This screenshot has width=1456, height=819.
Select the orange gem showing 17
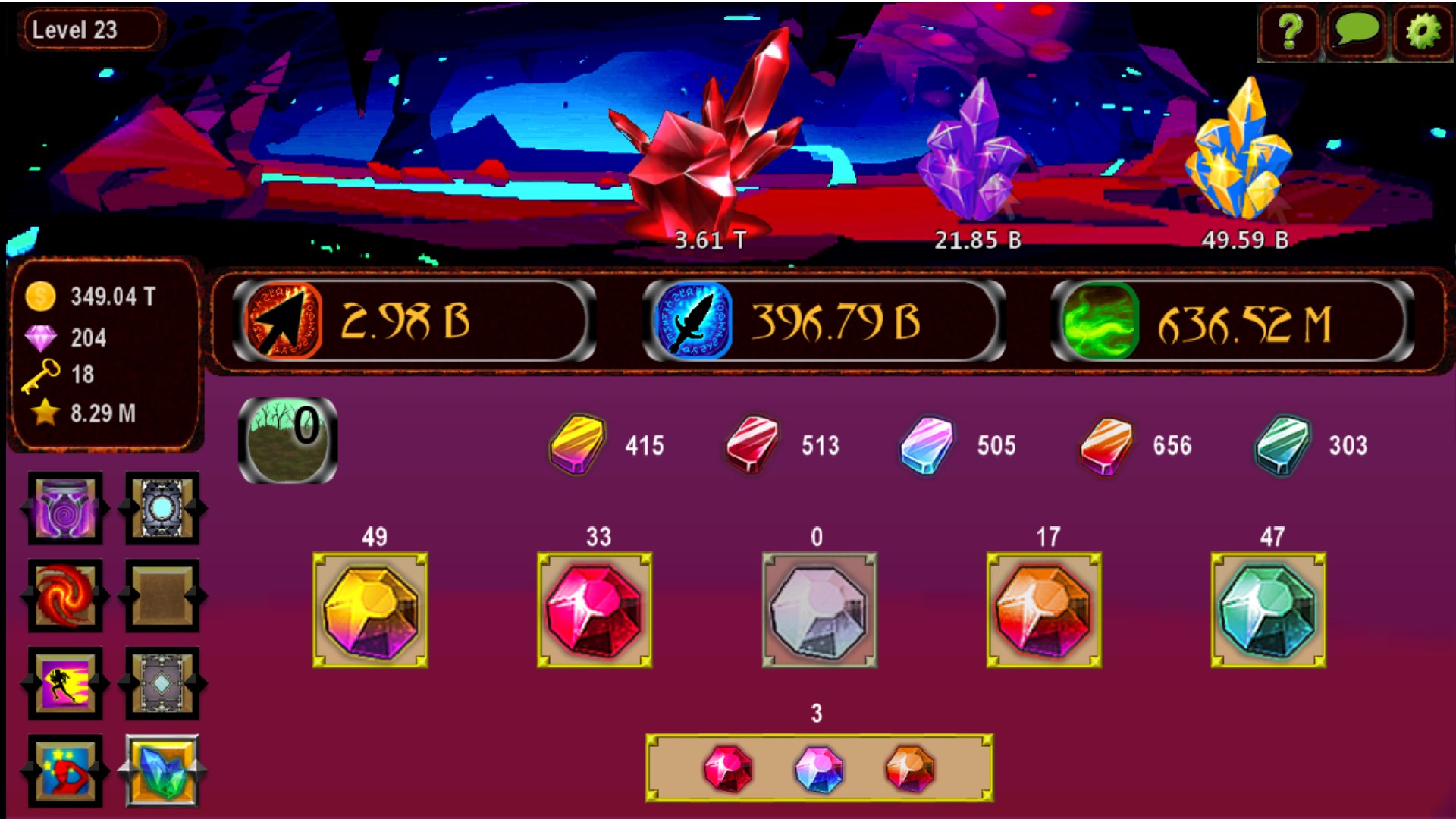(1046, 610)
